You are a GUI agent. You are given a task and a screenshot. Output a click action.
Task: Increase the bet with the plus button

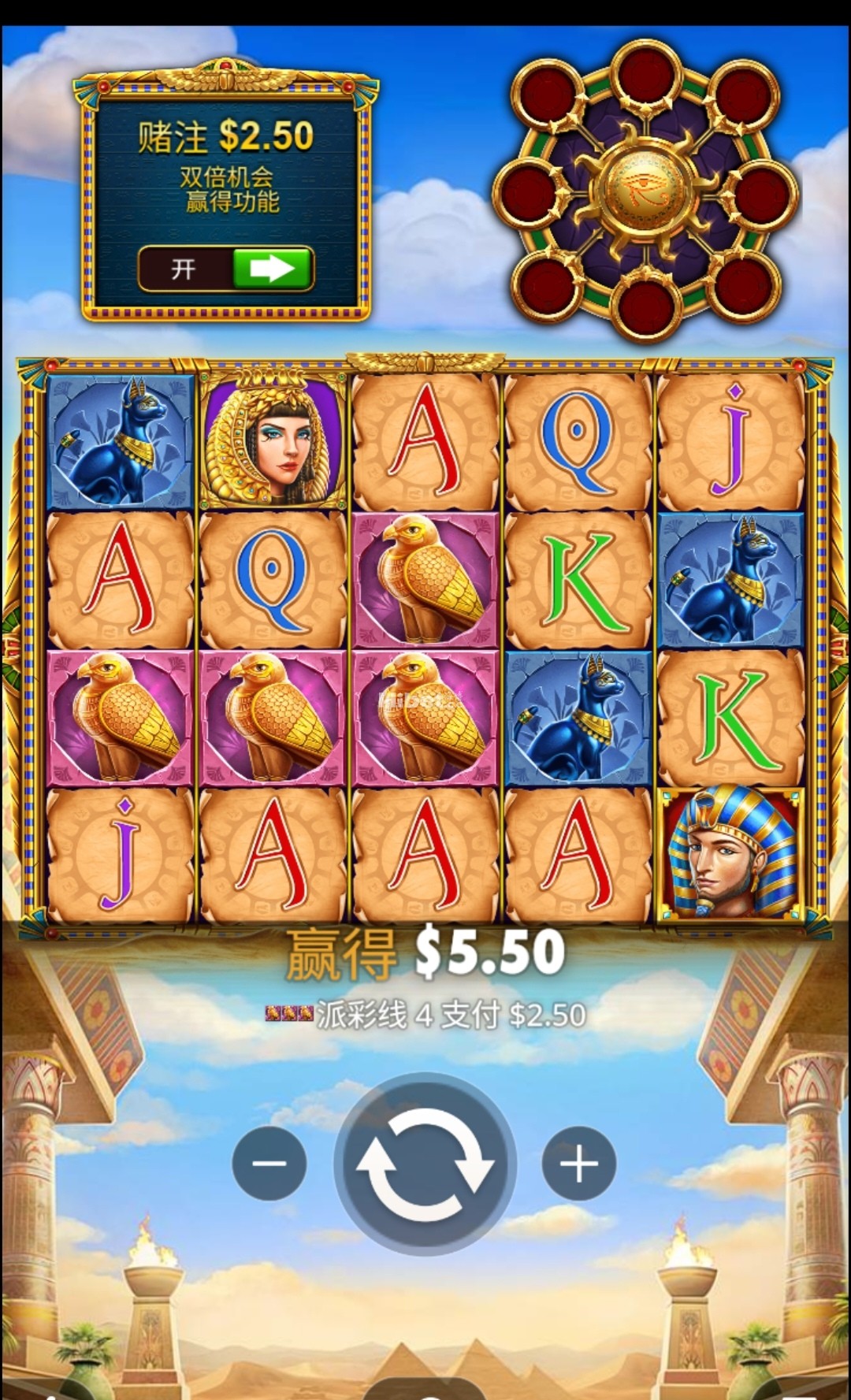[579, 1164]
